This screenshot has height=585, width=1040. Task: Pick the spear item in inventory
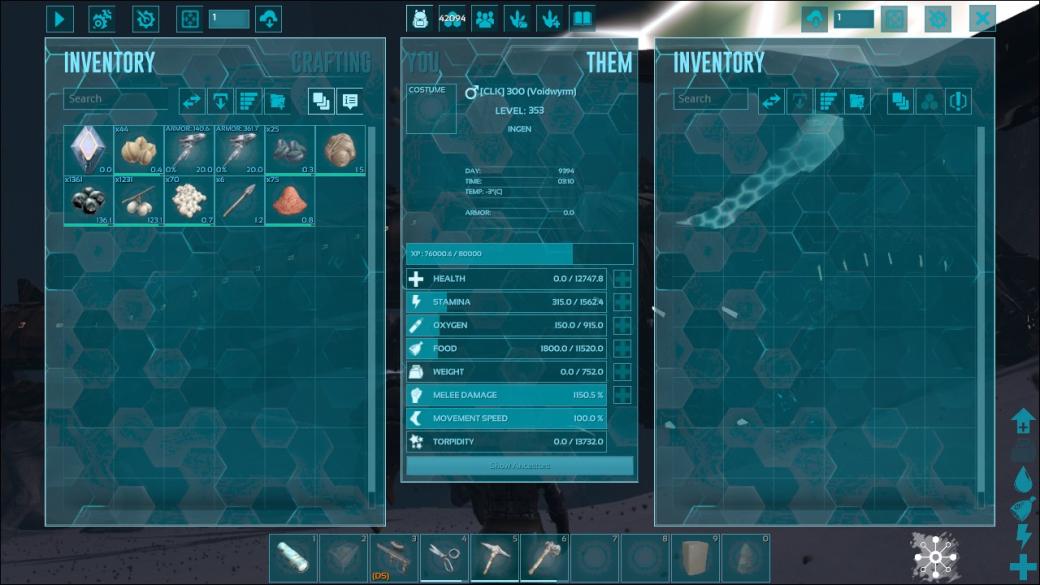239,200
